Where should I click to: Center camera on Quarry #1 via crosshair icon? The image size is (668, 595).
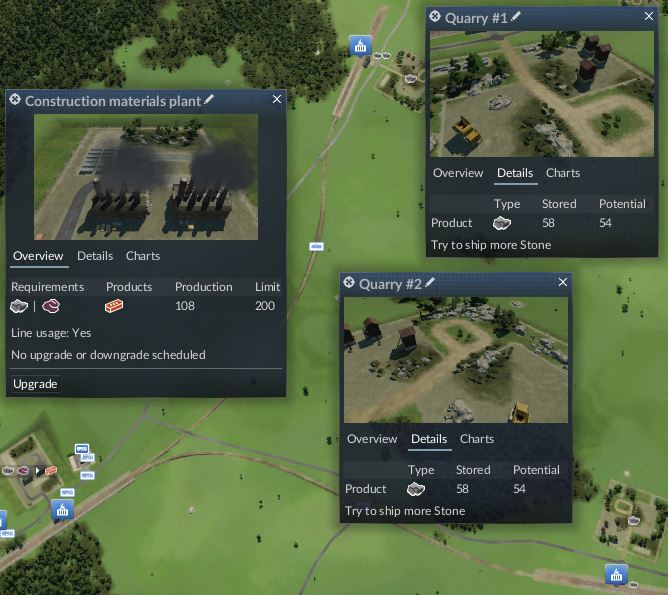[x=435, y=17]
